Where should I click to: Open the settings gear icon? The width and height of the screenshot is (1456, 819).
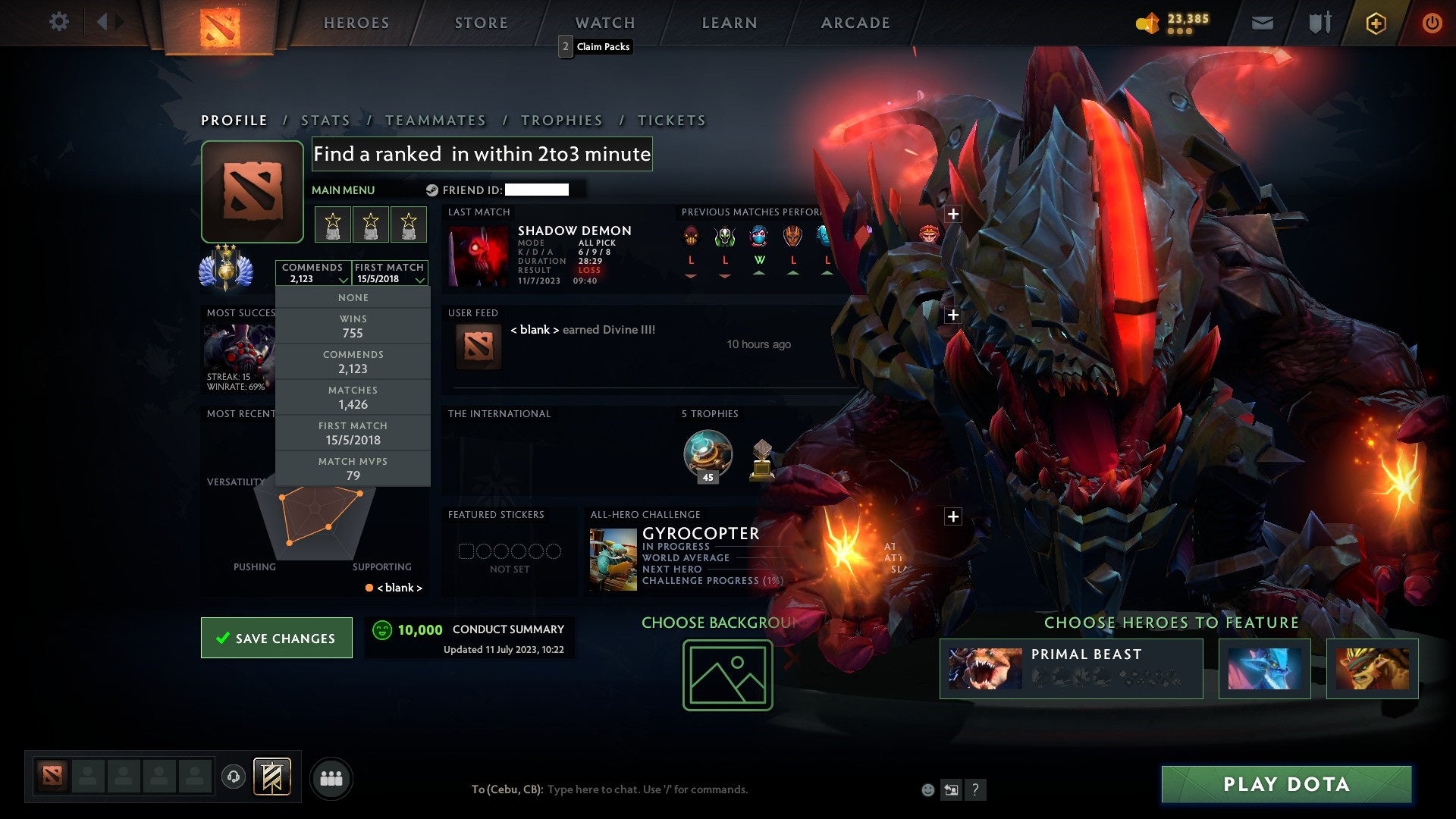click(x=59, y=22)
